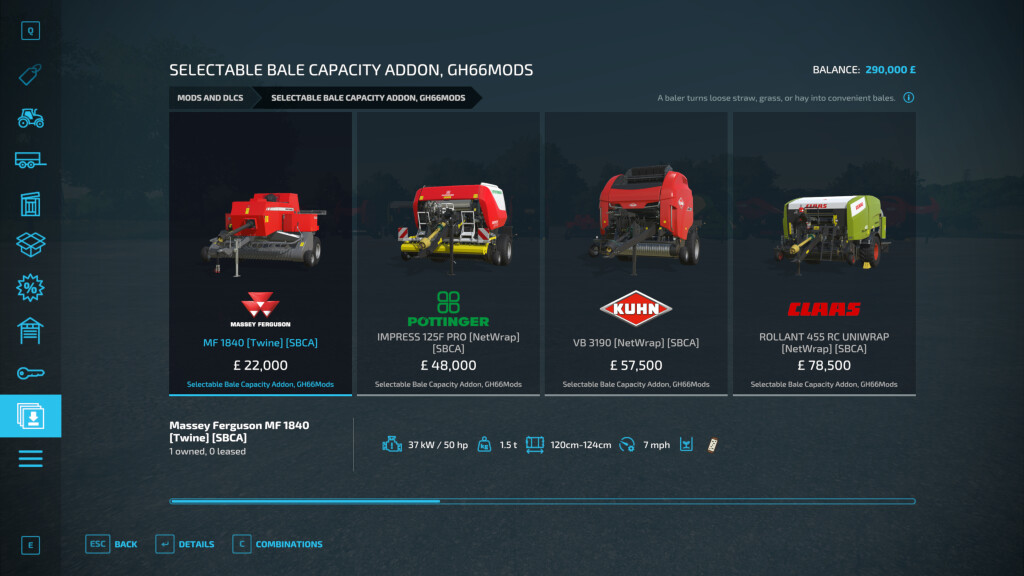Open the garage owned items category

coord(30,330)
